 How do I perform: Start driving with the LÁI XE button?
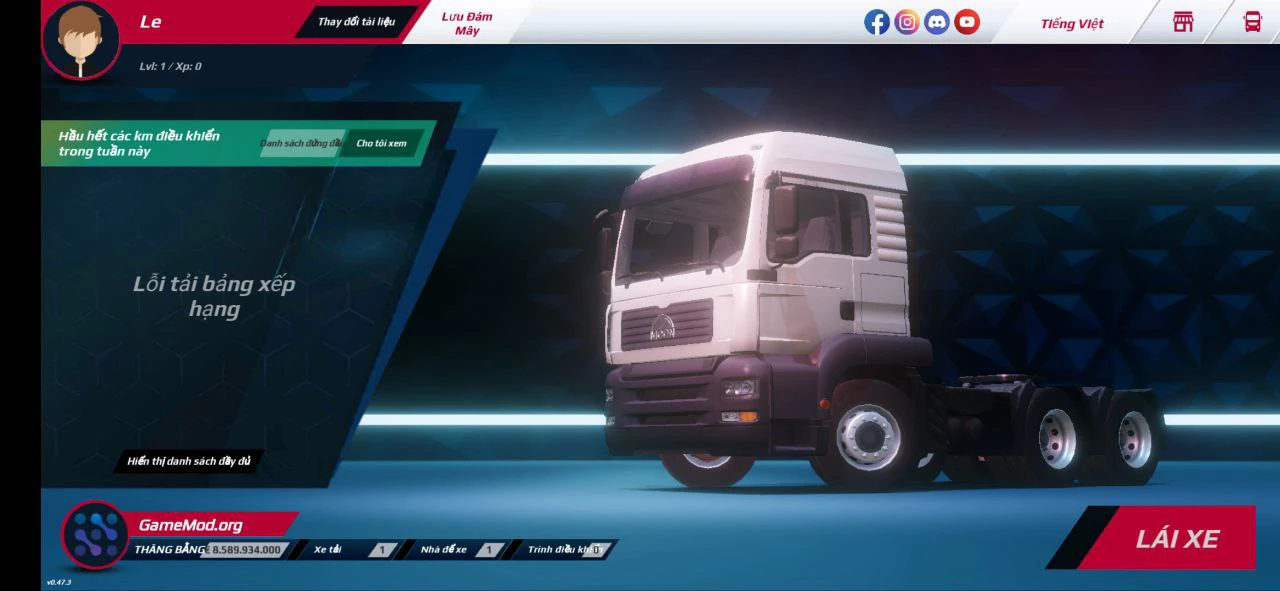pos(1176,539)
